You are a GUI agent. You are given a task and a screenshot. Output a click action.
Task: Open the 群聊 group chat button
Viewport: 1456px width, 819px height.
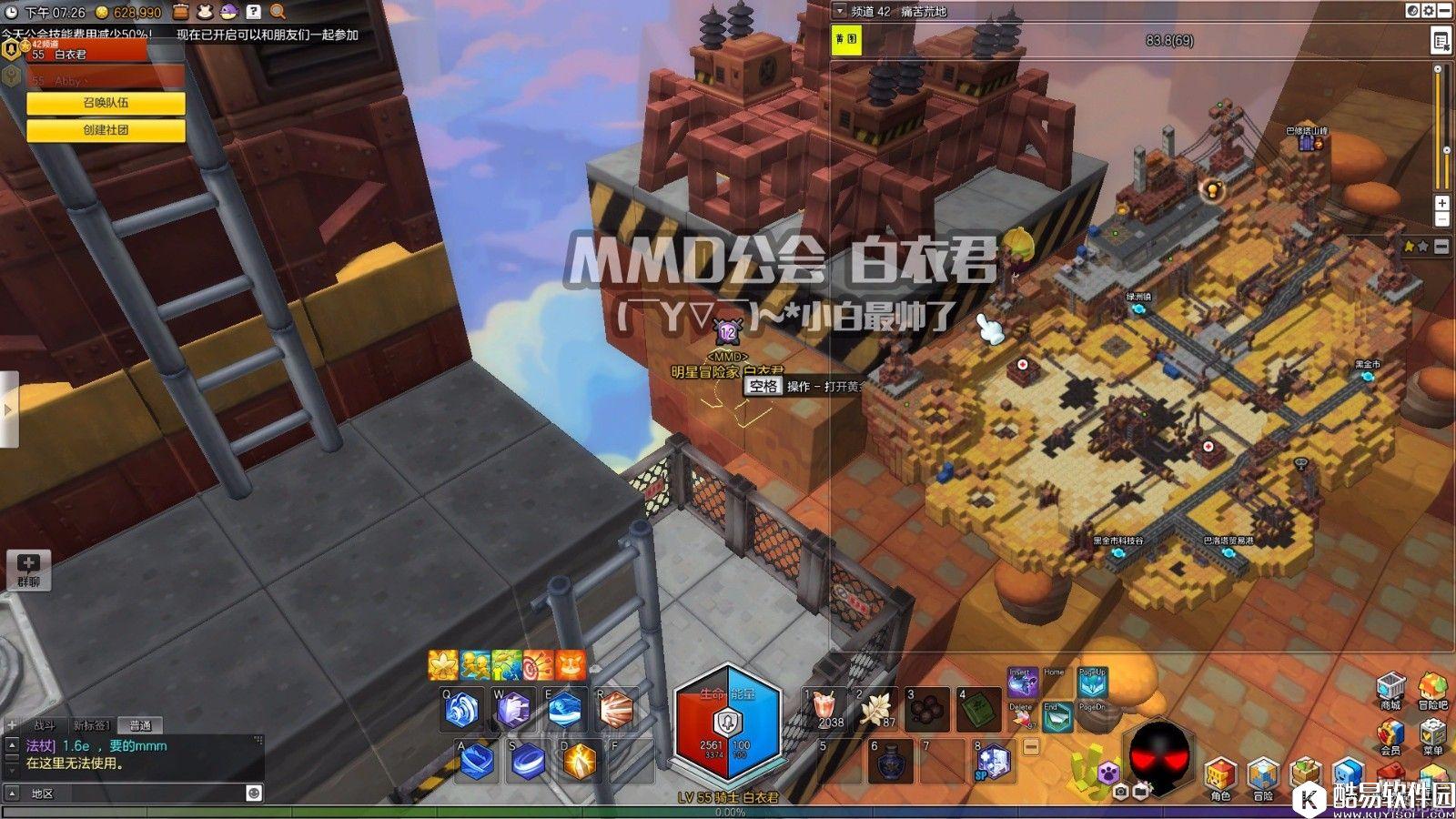coord(28,570)
